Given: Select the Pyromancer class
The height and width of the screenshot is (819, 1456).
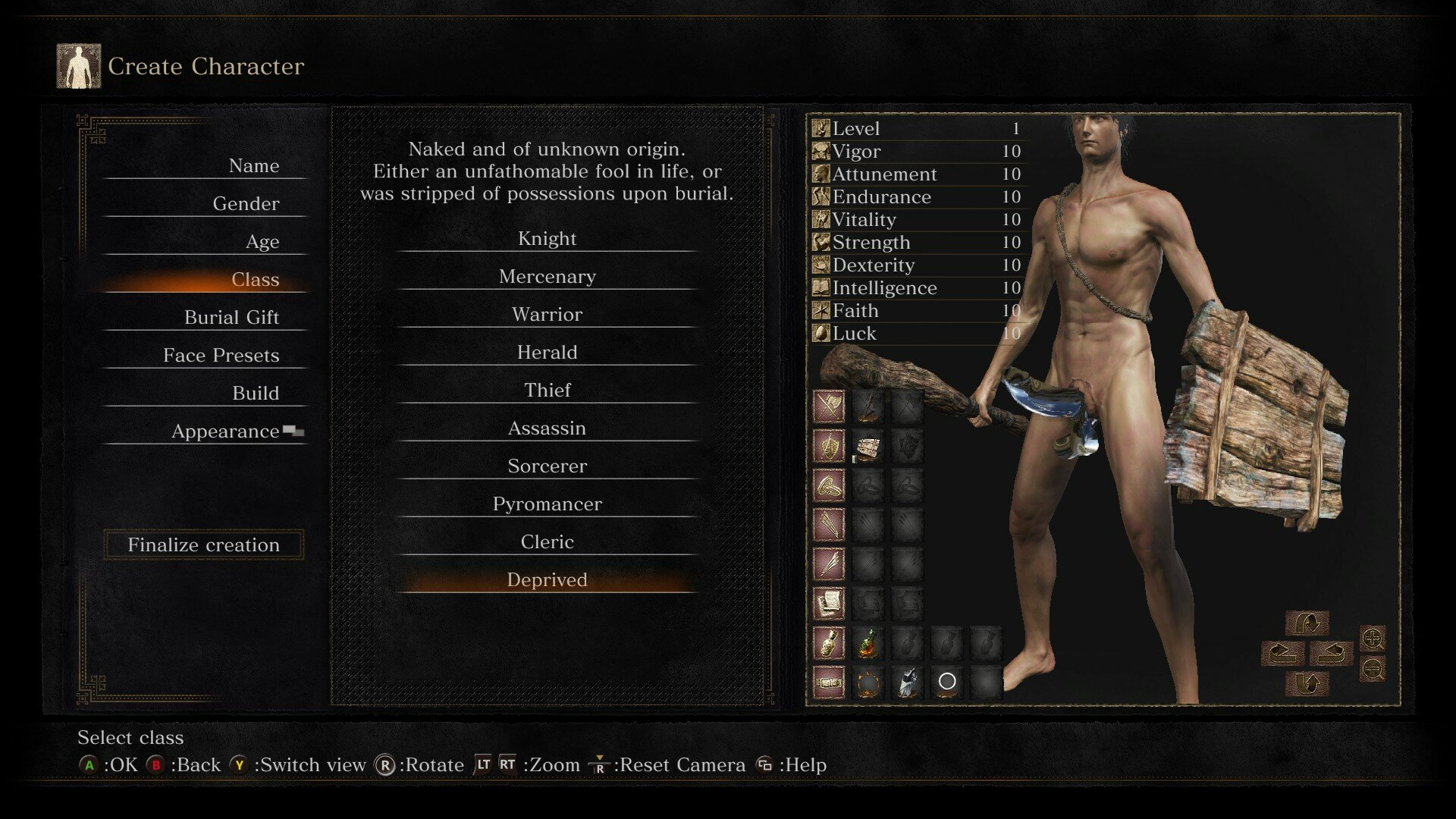Looking at the screenshot, I should [547, 504].
